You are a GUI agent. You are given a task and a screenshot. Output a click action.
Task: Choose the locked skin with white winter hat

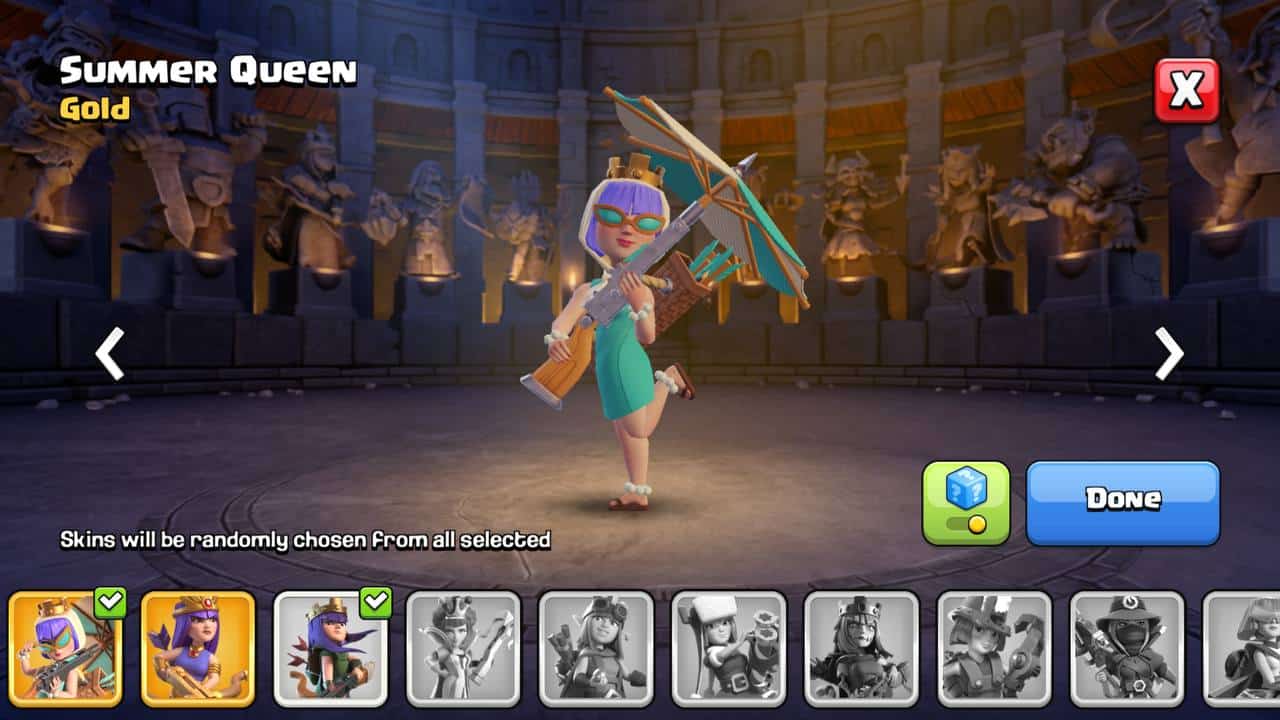click(729, 648)
